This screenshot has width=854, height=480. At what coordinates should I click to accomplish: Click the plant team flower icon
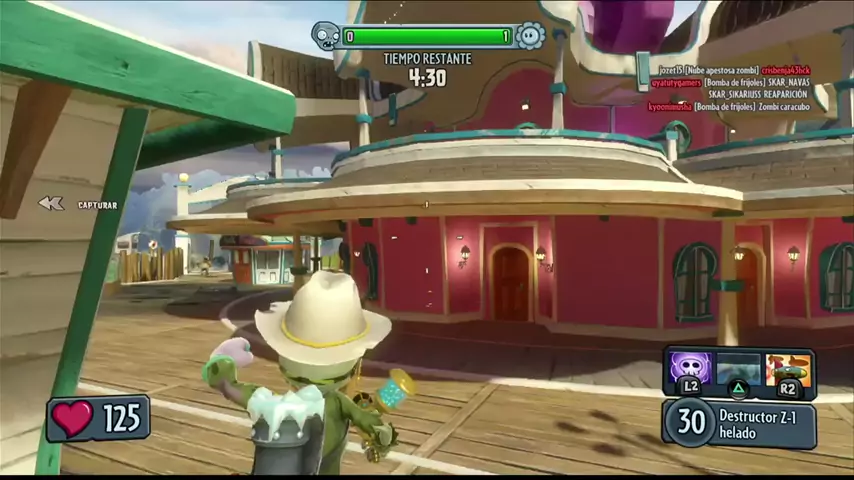point(529,36)
